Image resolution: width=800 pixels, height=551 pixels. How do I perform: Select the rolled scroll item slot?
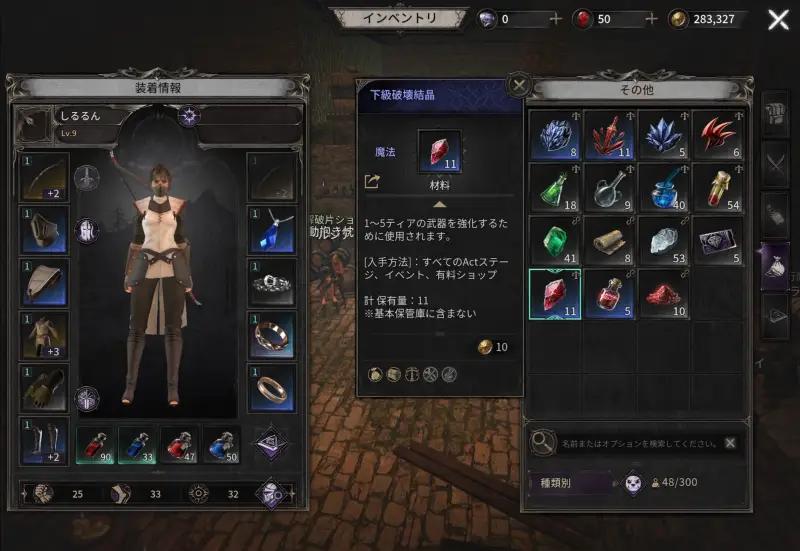608,241
